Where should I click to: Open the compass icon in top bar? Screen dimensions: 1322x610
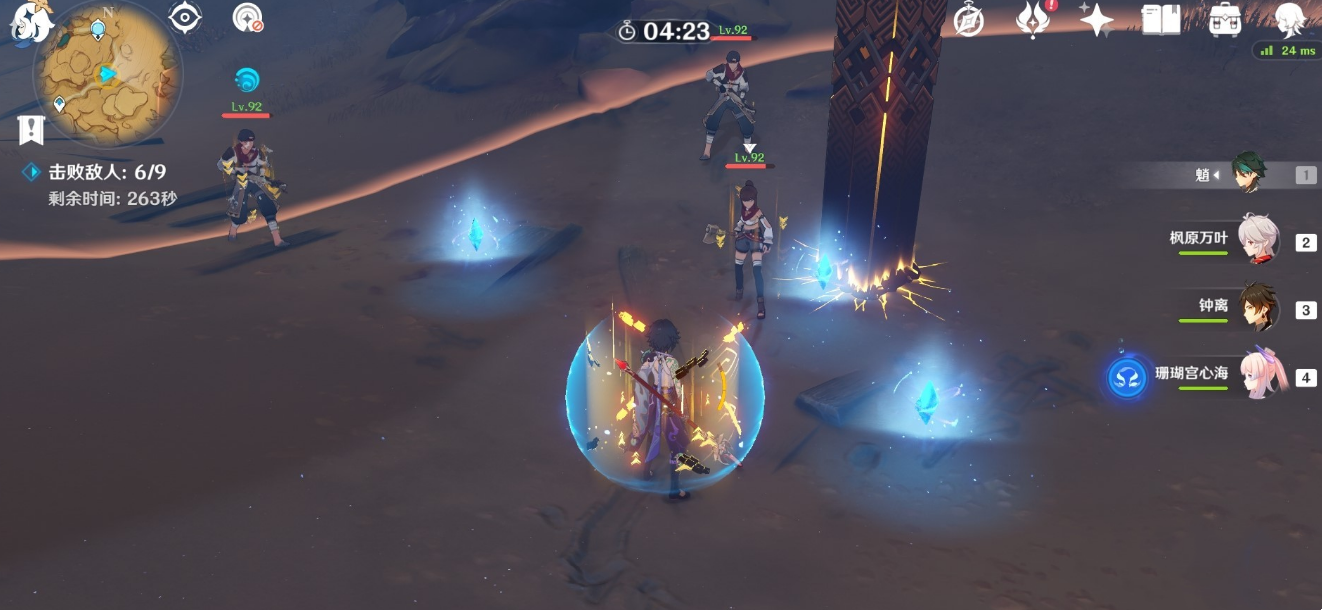coord(968,20)
